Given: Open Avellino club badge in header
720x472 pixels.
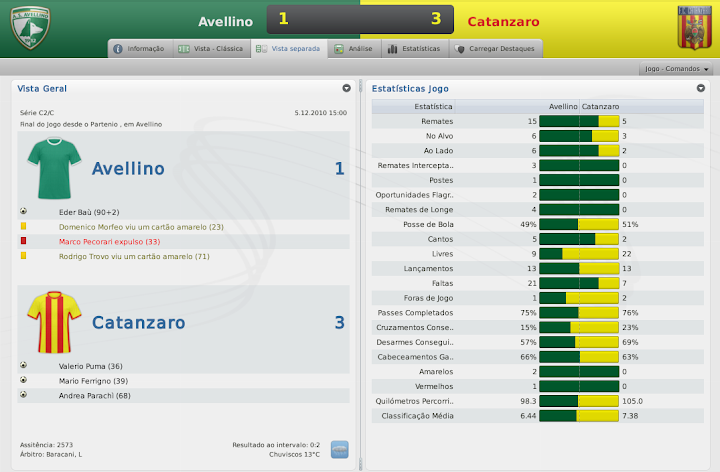Looking at the screenshot, I should (30, 28).
